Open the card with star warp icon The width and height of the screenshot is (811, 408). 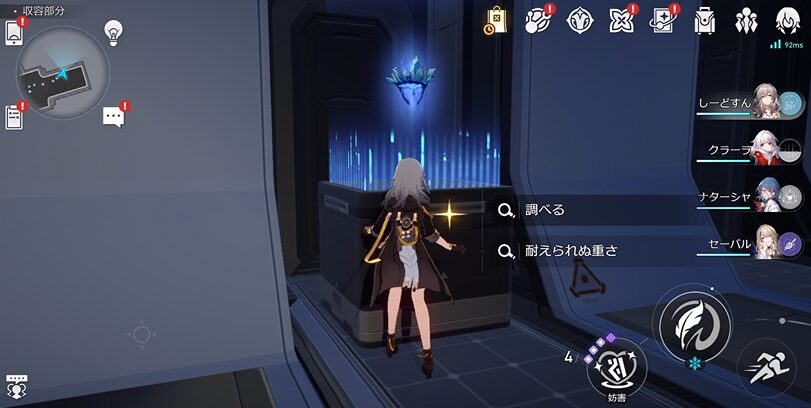tap(663, 20)
